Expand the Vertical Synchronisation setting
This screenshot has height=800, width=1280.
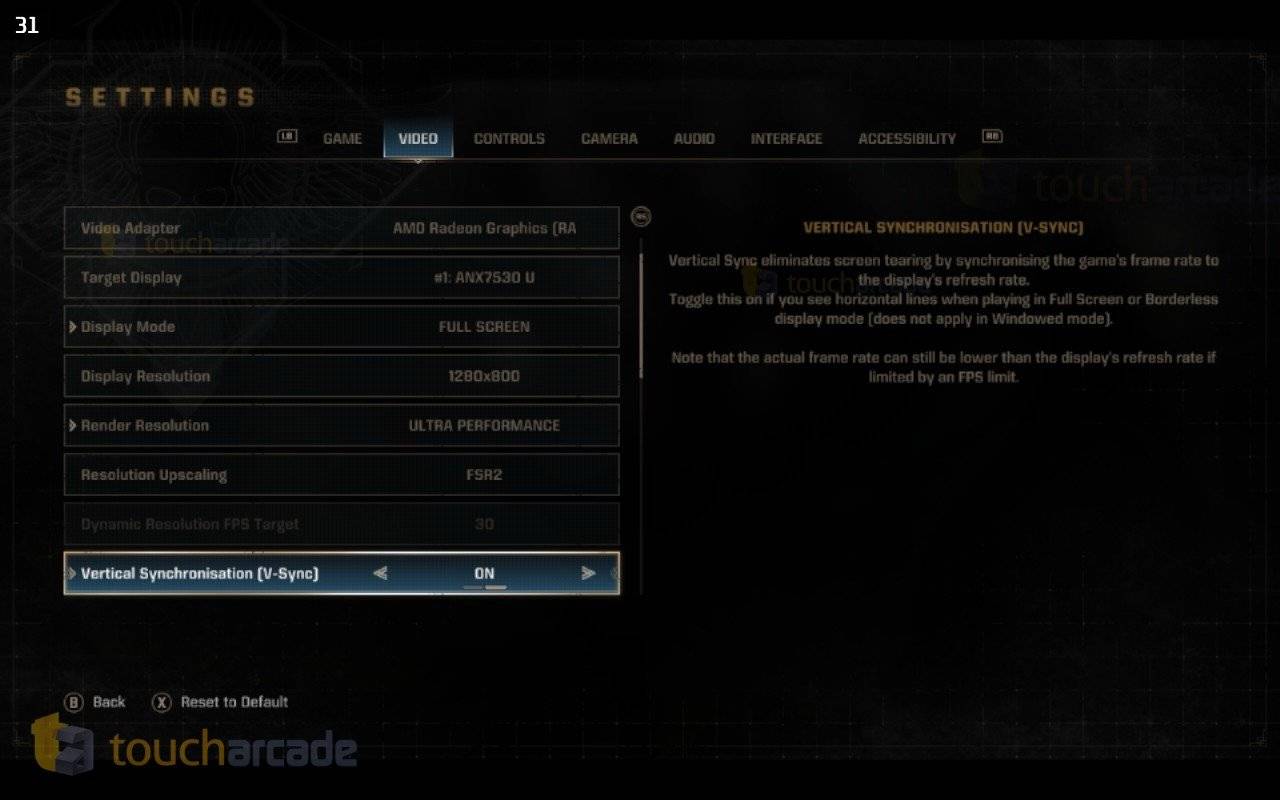click(71, 573)
